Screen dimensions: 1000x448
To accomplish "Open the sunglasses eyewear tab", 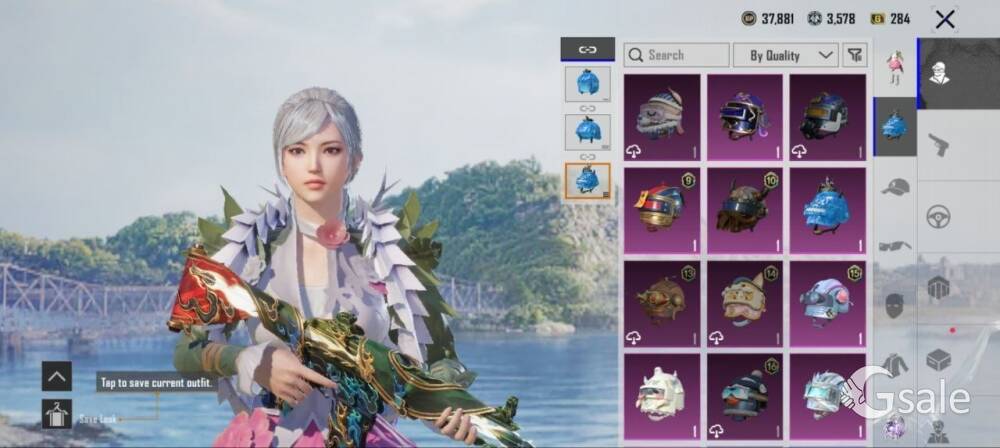I will [x=895, y=245].
